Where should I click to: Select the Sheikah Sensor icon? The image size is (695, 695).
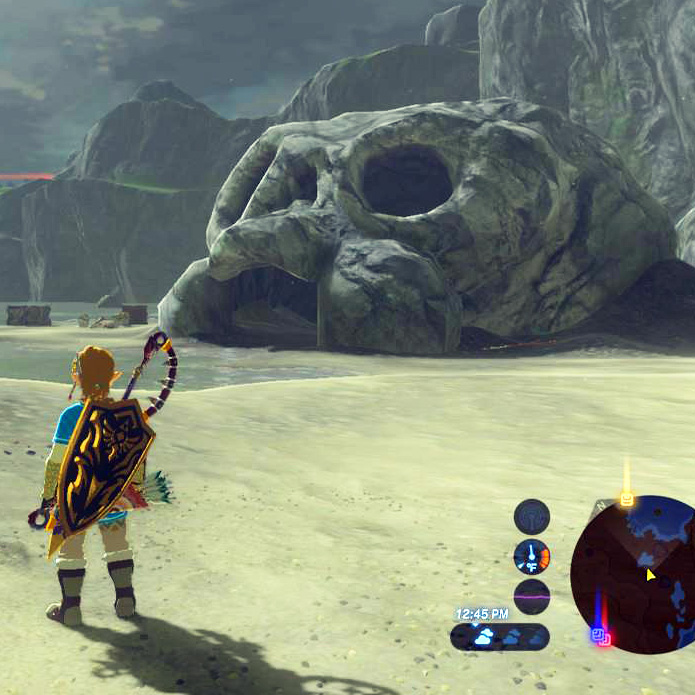pyautogui.click(x=531, y=517)
